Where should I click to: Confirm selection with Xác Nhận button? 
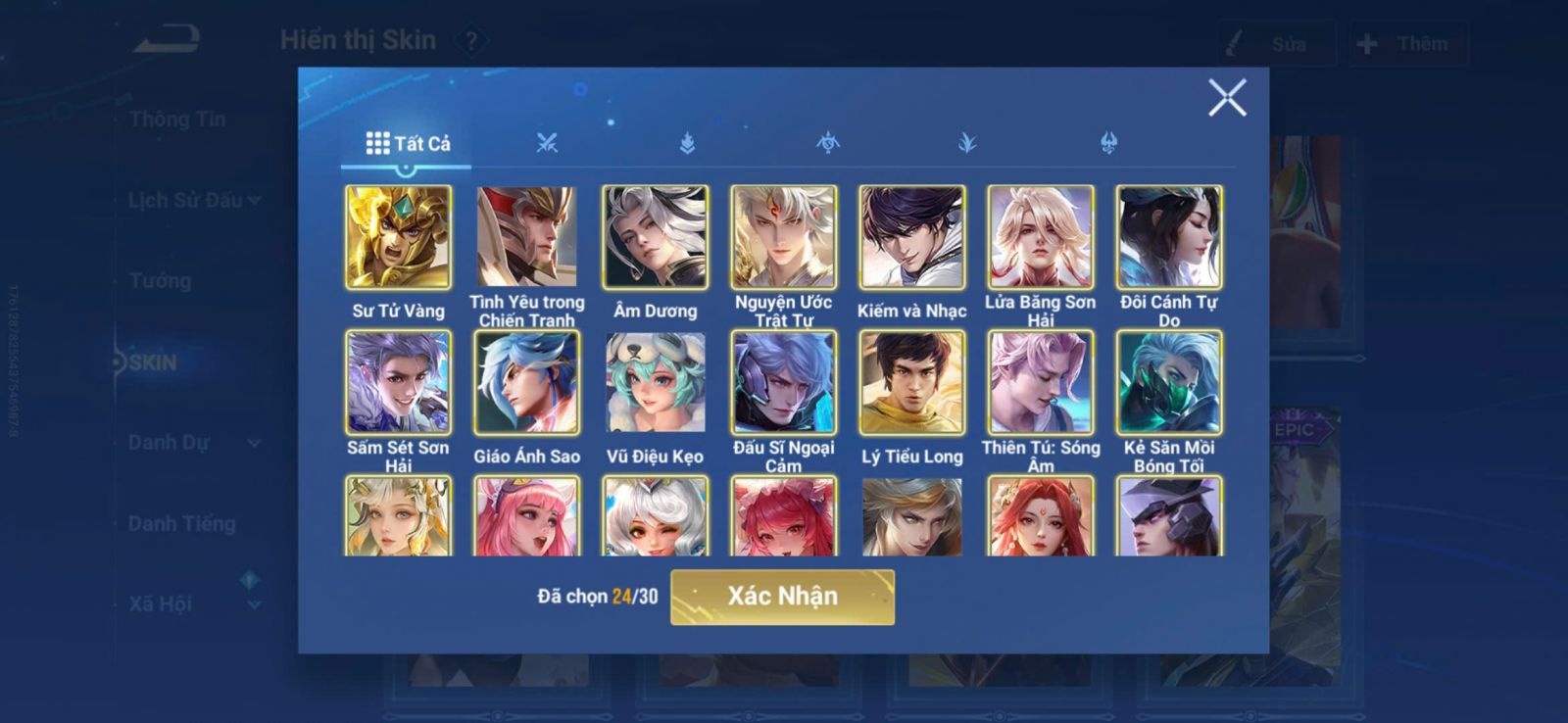pos(782,597)
